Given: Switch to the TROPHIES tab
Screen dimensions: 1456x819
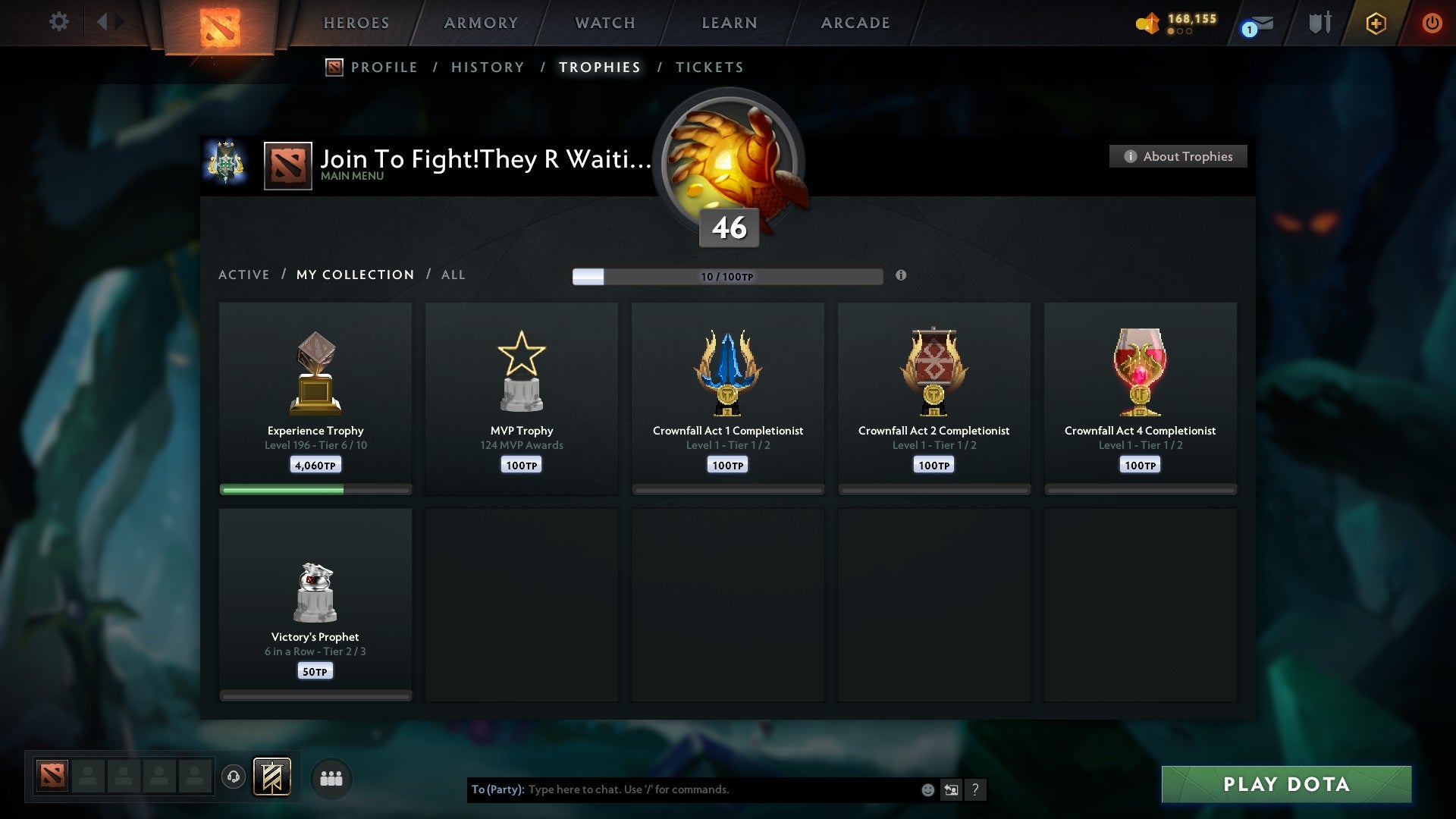Looking at the screenshot, I should (599, 67).
